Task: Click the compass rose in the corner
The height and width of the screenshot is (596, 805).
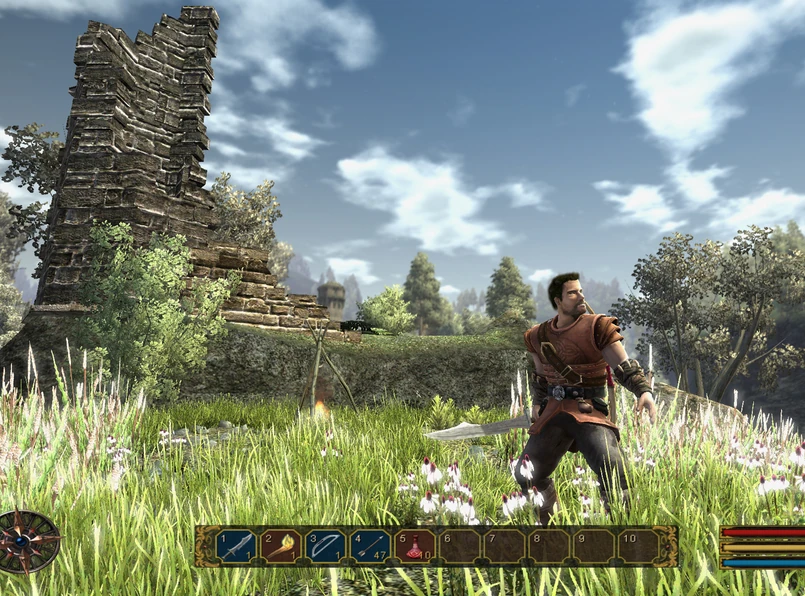Action: 29,541
